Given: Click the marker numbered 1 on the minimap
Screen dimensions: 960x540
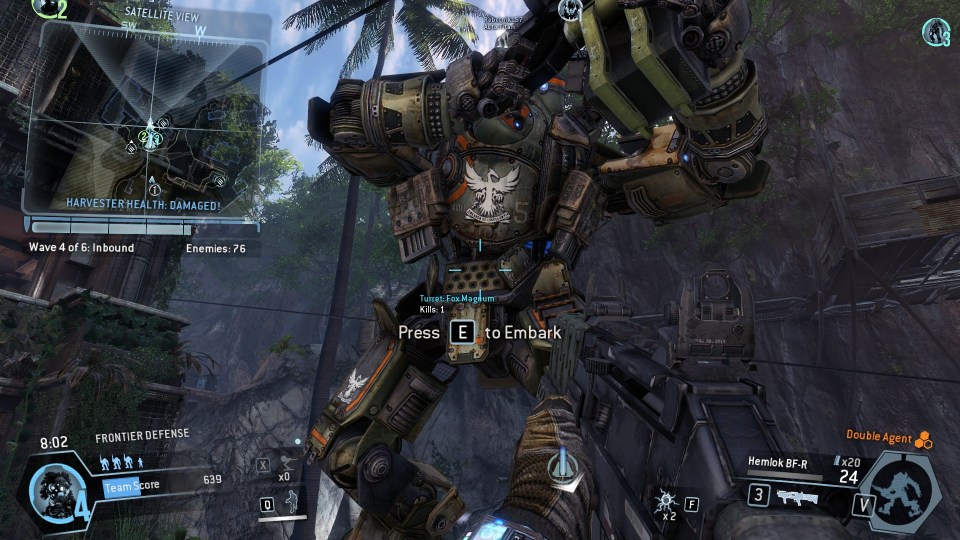Looking at the screenshot, I should point(154,188).
